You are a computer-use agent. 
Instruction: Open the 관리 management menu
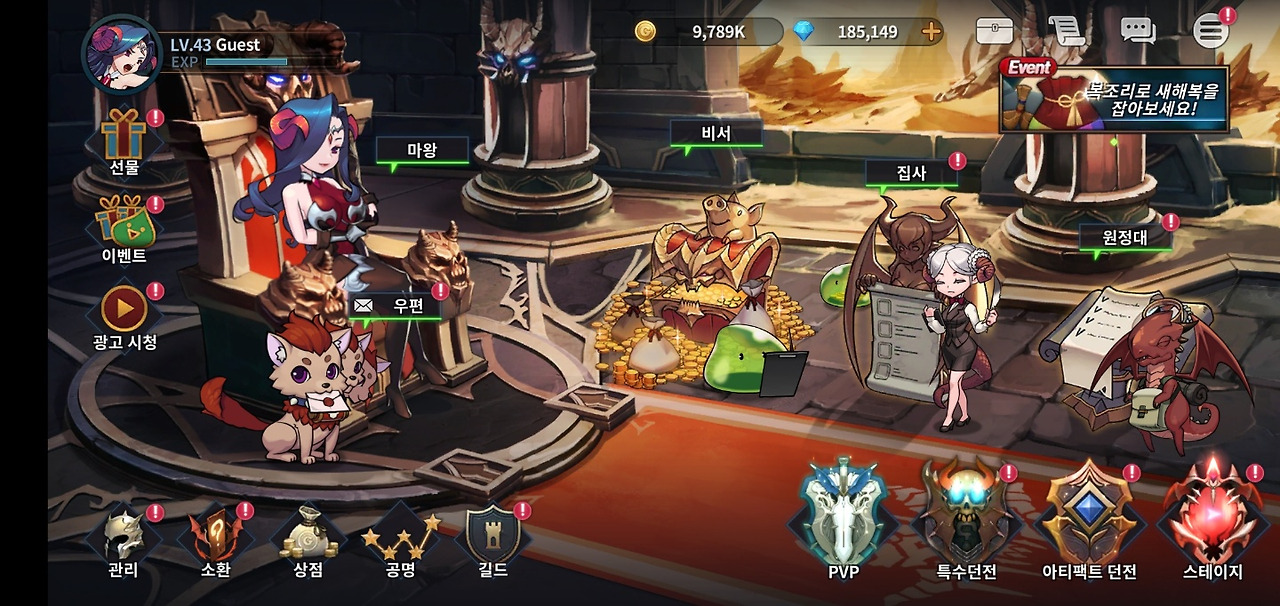[x=124, y=542]
